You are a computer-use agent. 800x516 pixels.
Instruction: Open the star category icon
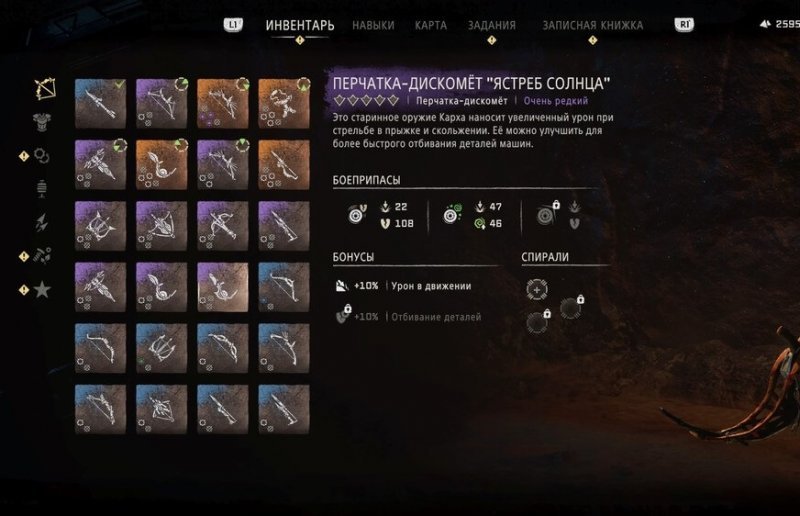coord(42,290)
